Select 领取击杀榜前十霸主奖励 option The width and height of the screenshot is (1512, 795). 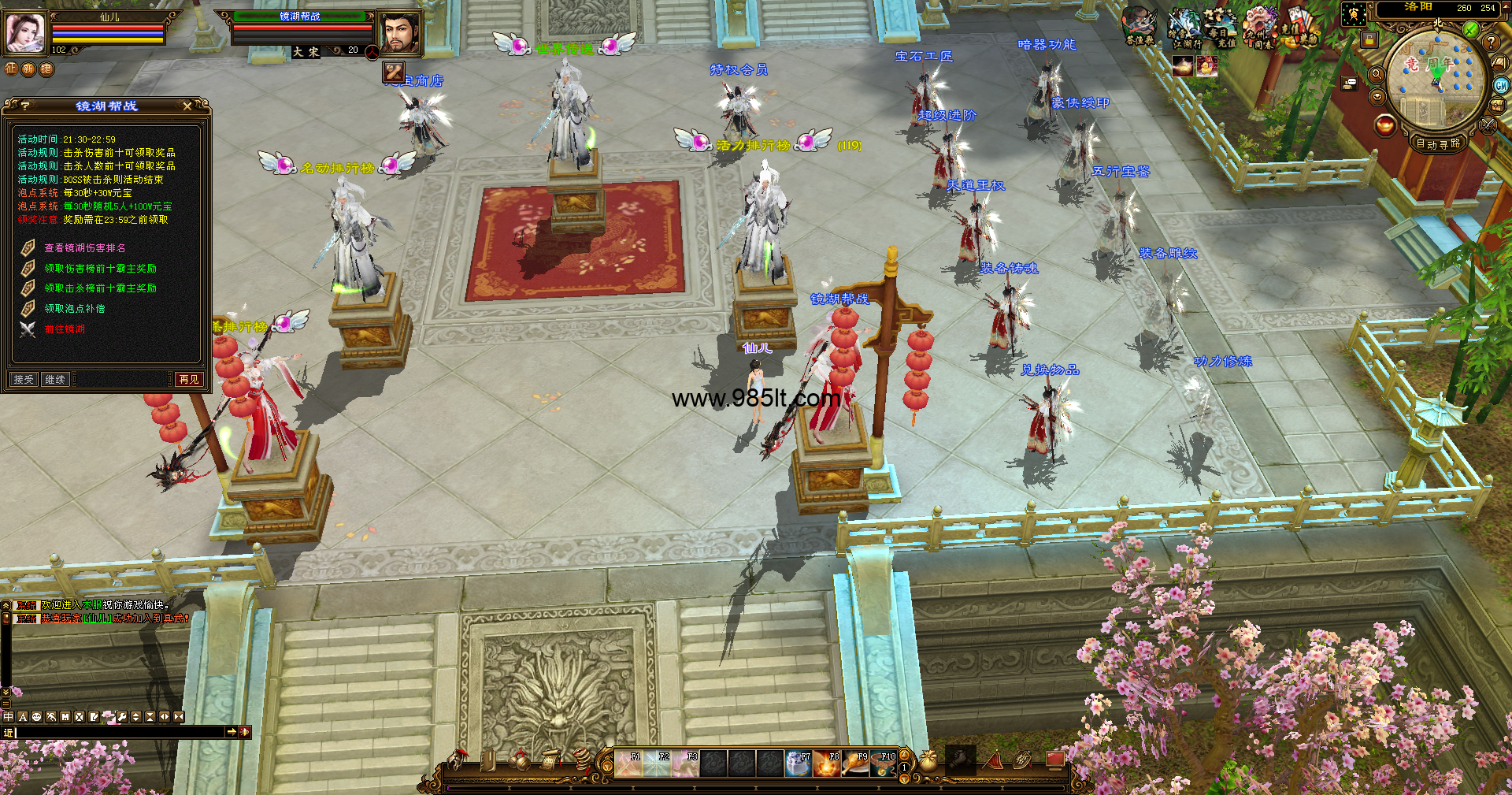pyautogui.click(x=100, y=288)
